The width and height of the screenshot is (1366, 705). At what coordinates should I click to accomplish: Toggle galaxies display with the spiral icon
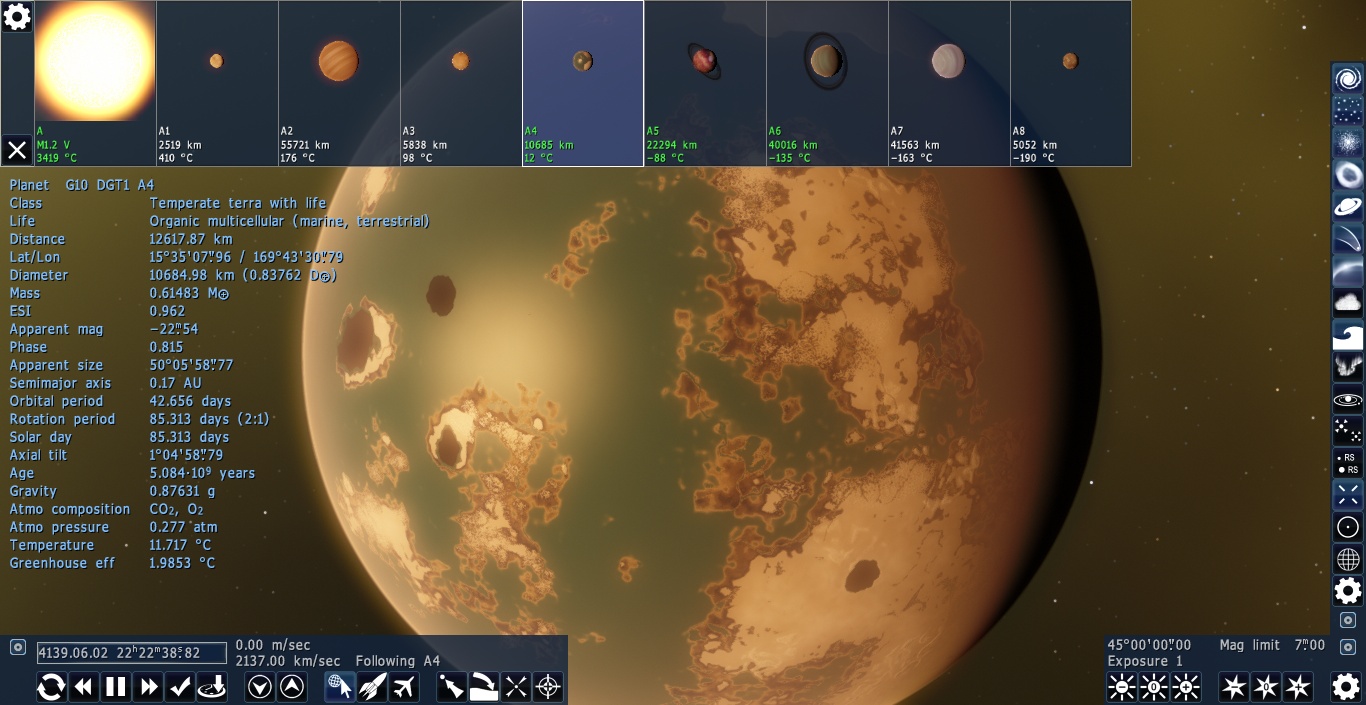1348,79
